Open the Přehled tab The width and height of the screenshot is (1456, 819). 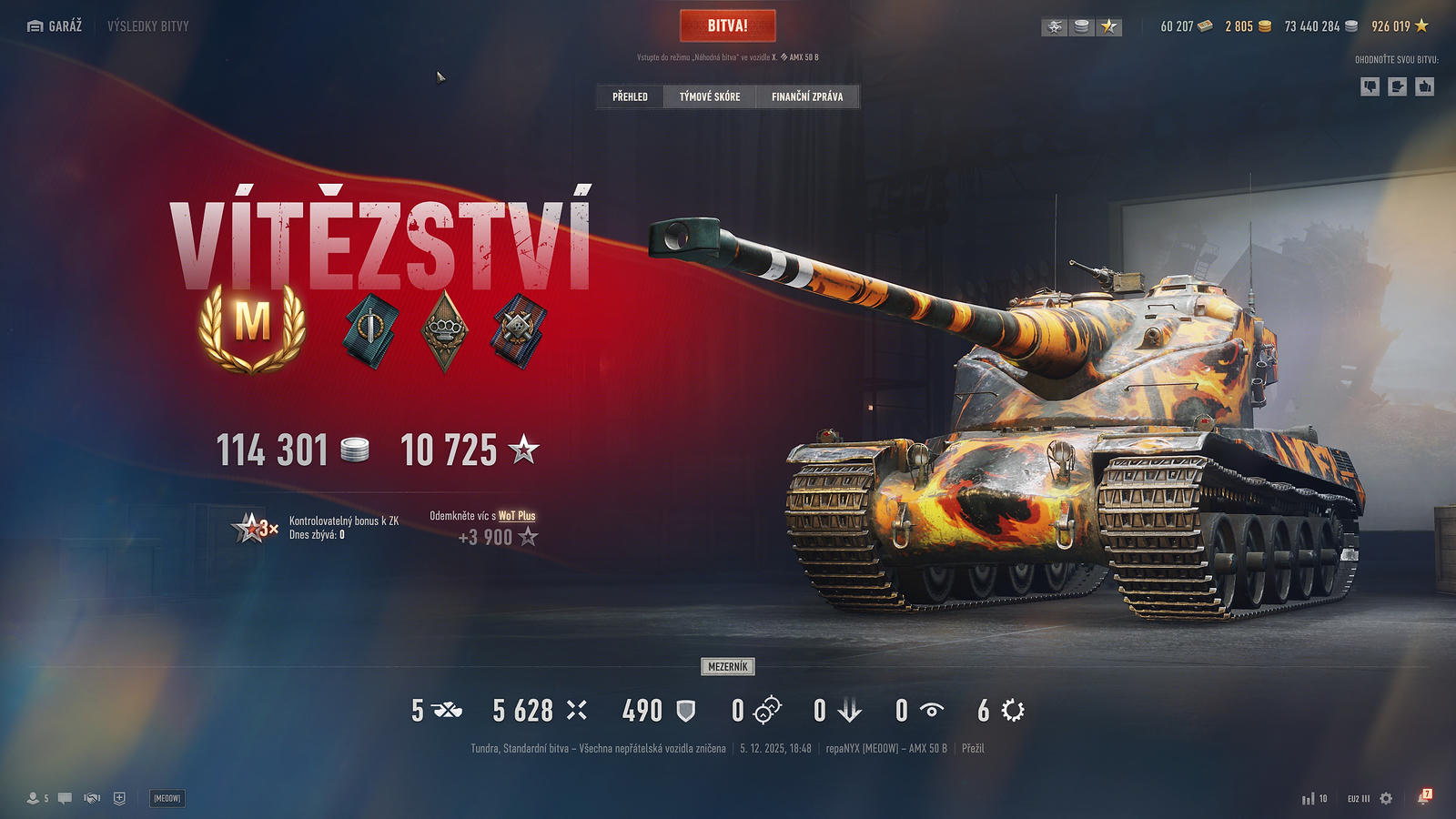coord(630,96)
